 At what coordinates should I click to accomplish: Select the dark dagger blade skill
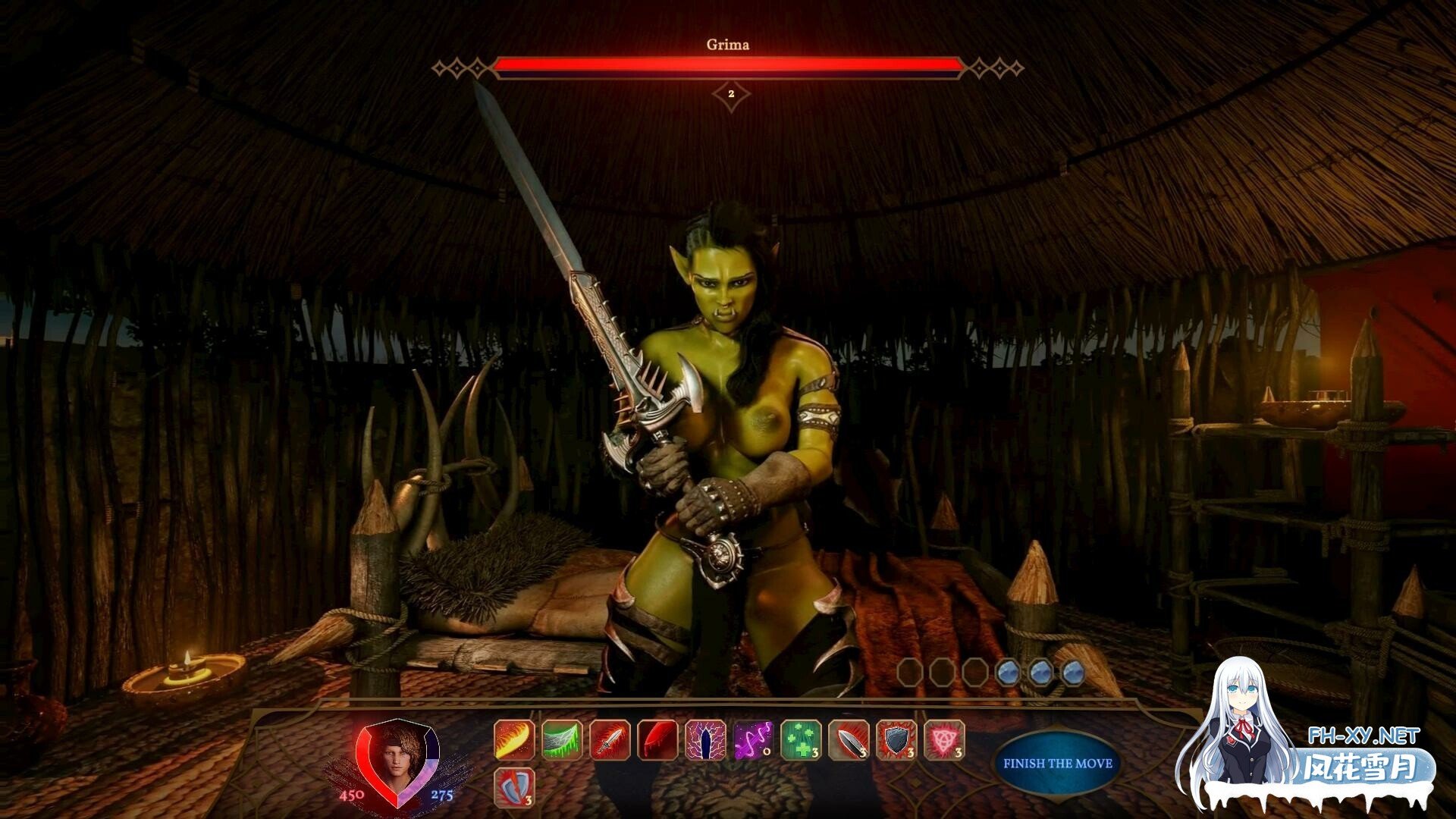(849, 739)
